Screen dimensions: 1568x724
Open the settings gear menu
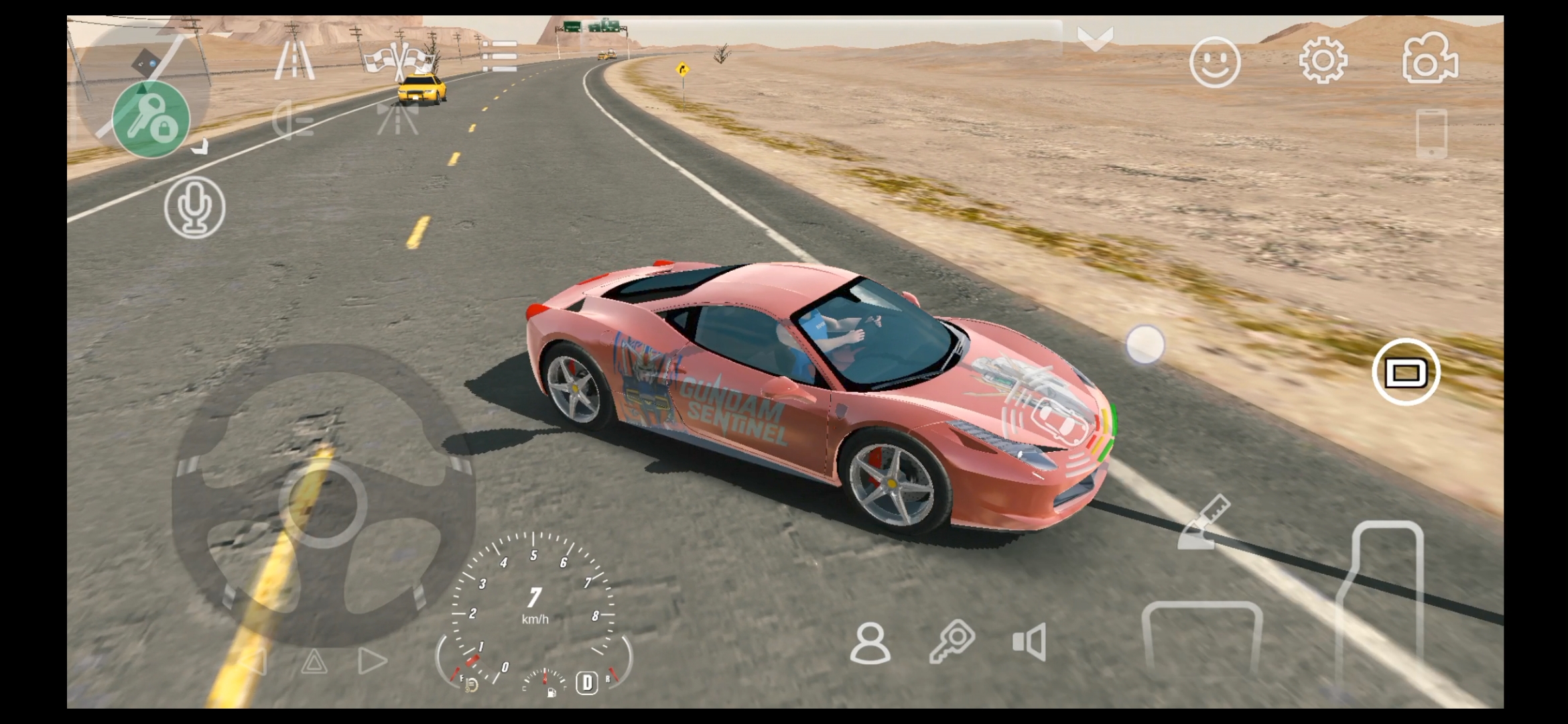click(1323, 61)
